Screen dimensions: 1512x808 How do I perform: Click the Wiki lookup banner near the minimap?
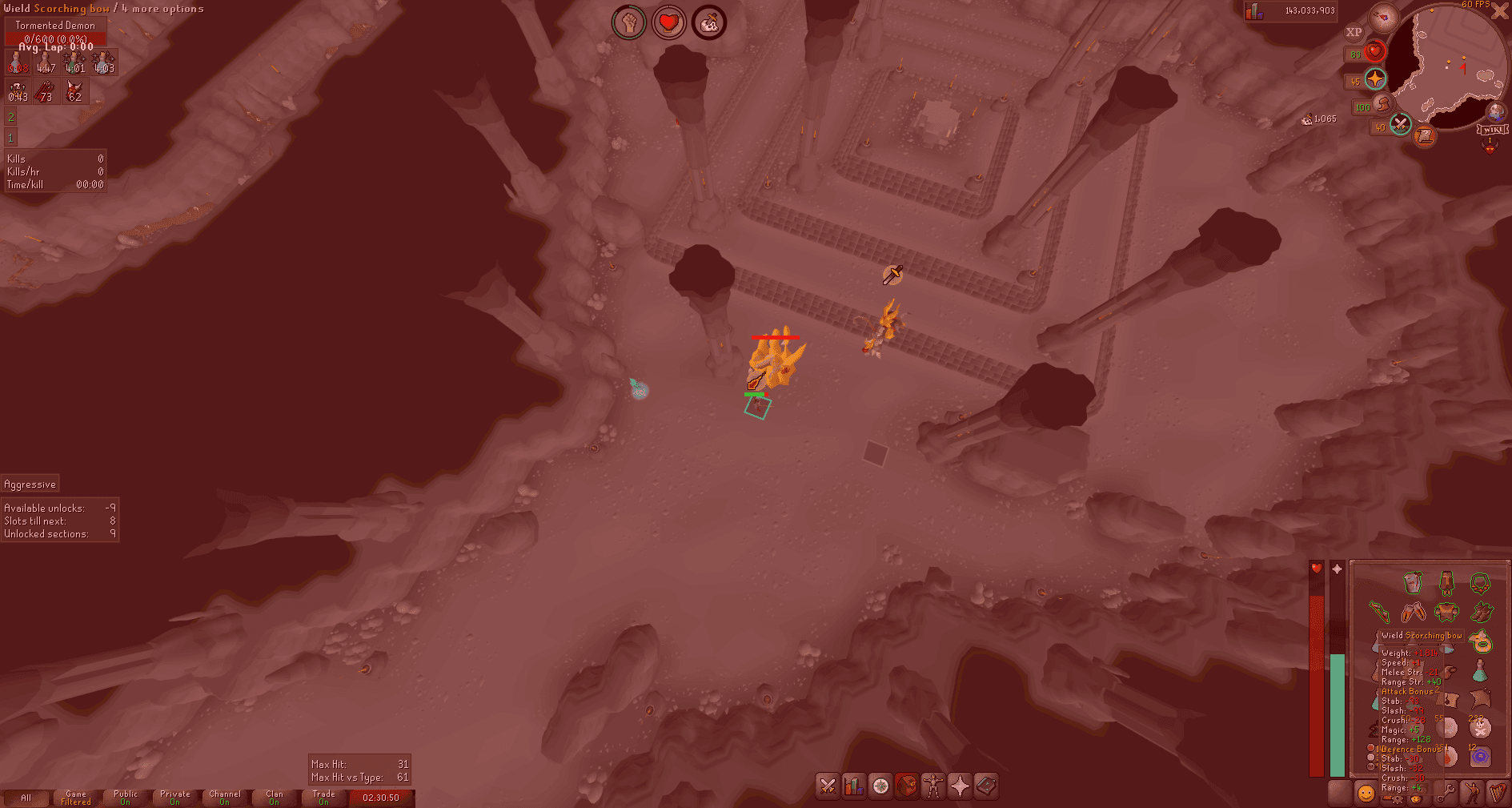(x=1492, y=130)
